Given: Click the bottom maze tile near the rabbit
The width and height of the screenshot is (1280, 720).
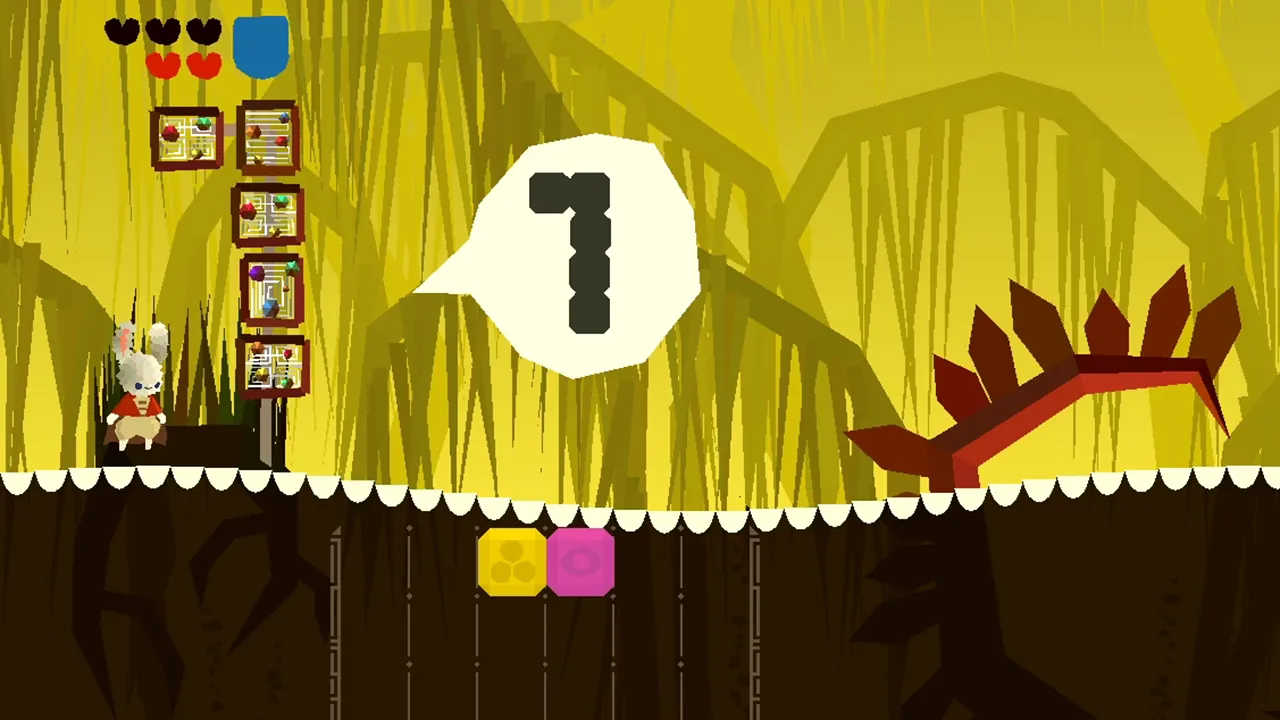Looking at the screenshot, I should coord(272,365).
